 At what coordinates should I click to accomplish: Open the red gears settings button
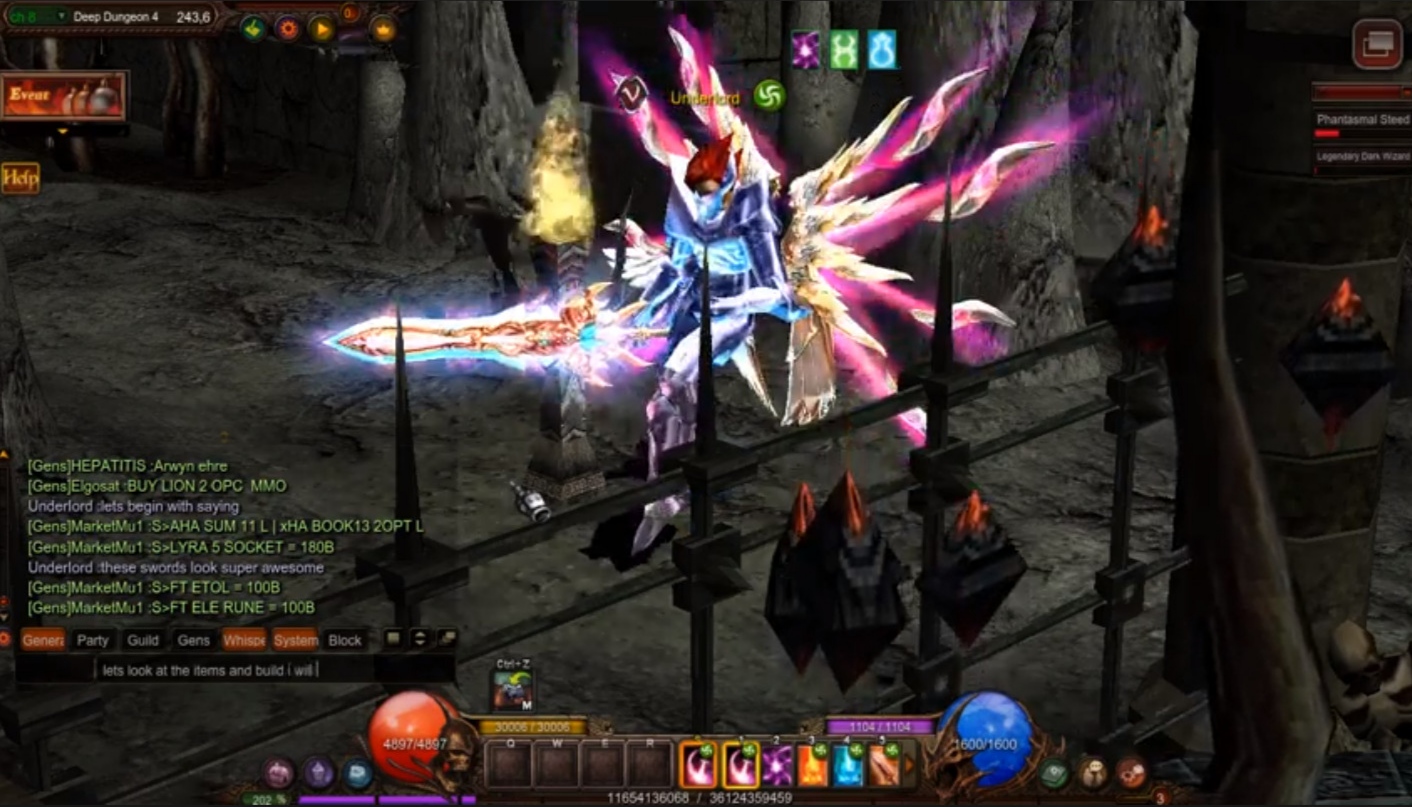(x=1131, y=772)
